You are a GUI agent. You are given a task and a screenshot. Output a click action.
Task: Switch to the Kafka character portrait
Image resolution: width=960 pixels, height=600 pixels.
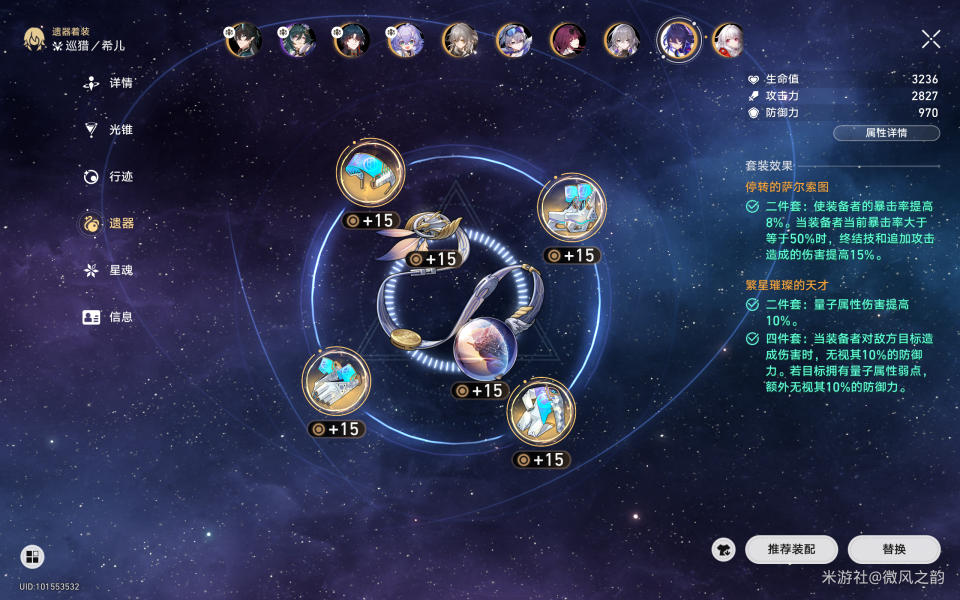568,40
